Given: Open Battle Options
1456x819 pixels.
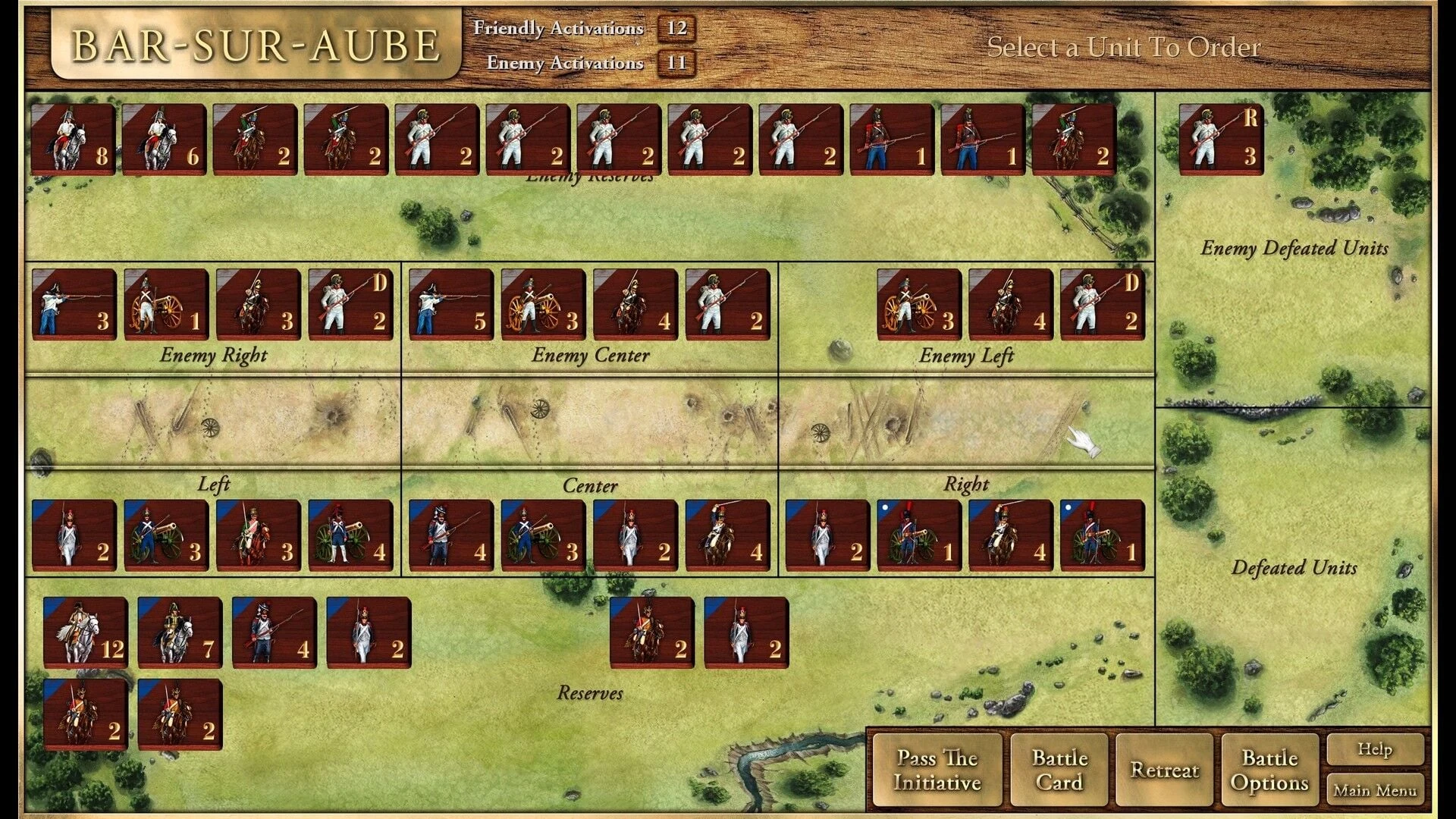Looking at the screenshot, I should pyautogui.click(x=1269, y=770).
